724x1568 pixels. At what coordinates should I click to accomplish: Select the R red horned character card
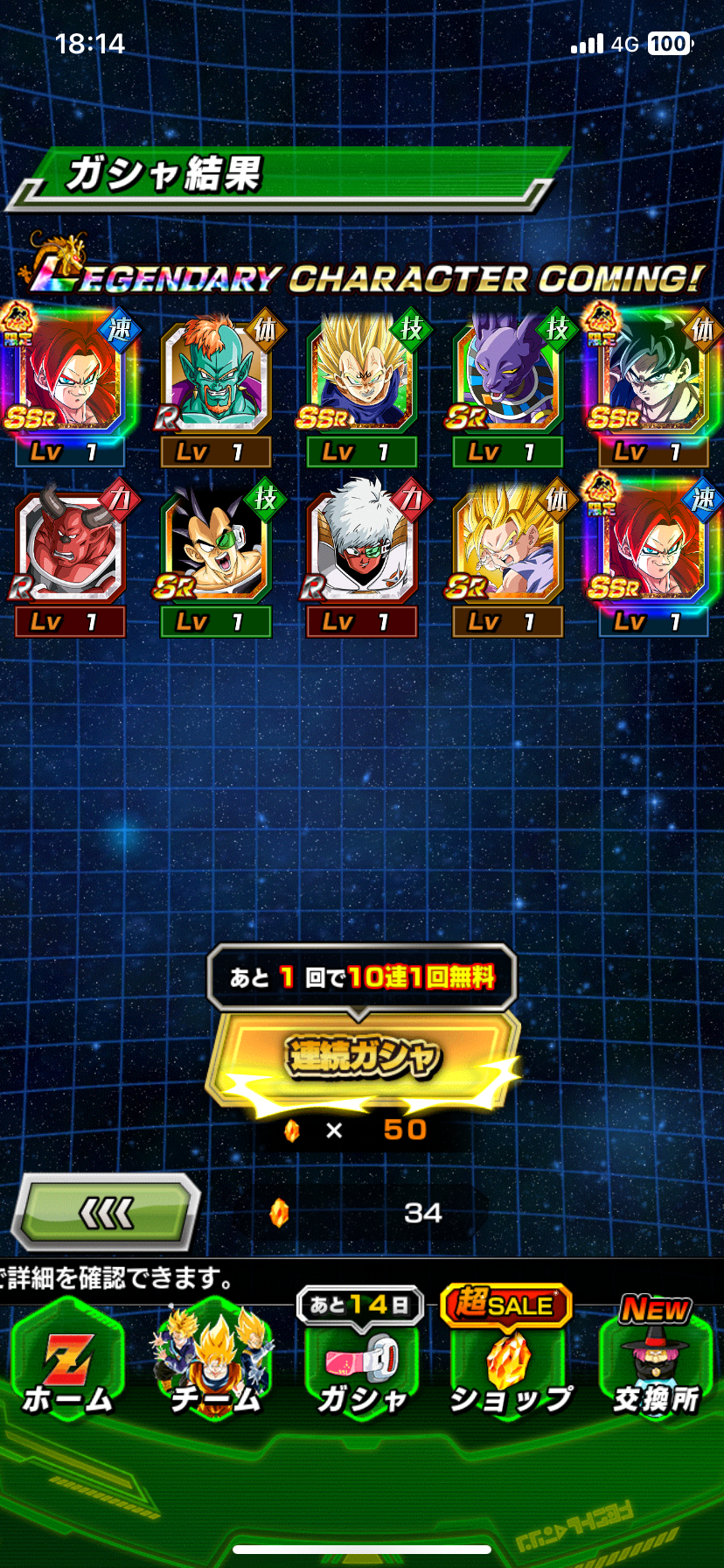[69, 546]
